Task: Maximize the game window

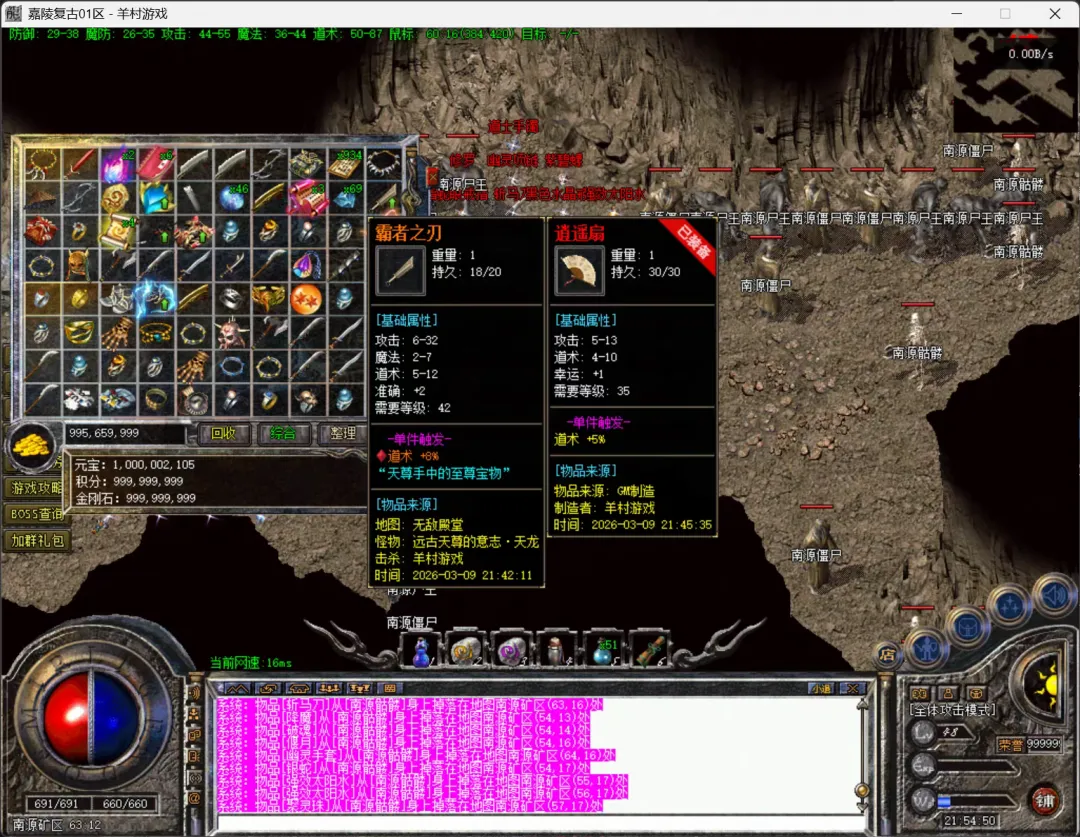Action: click(x=1006, y=14)
